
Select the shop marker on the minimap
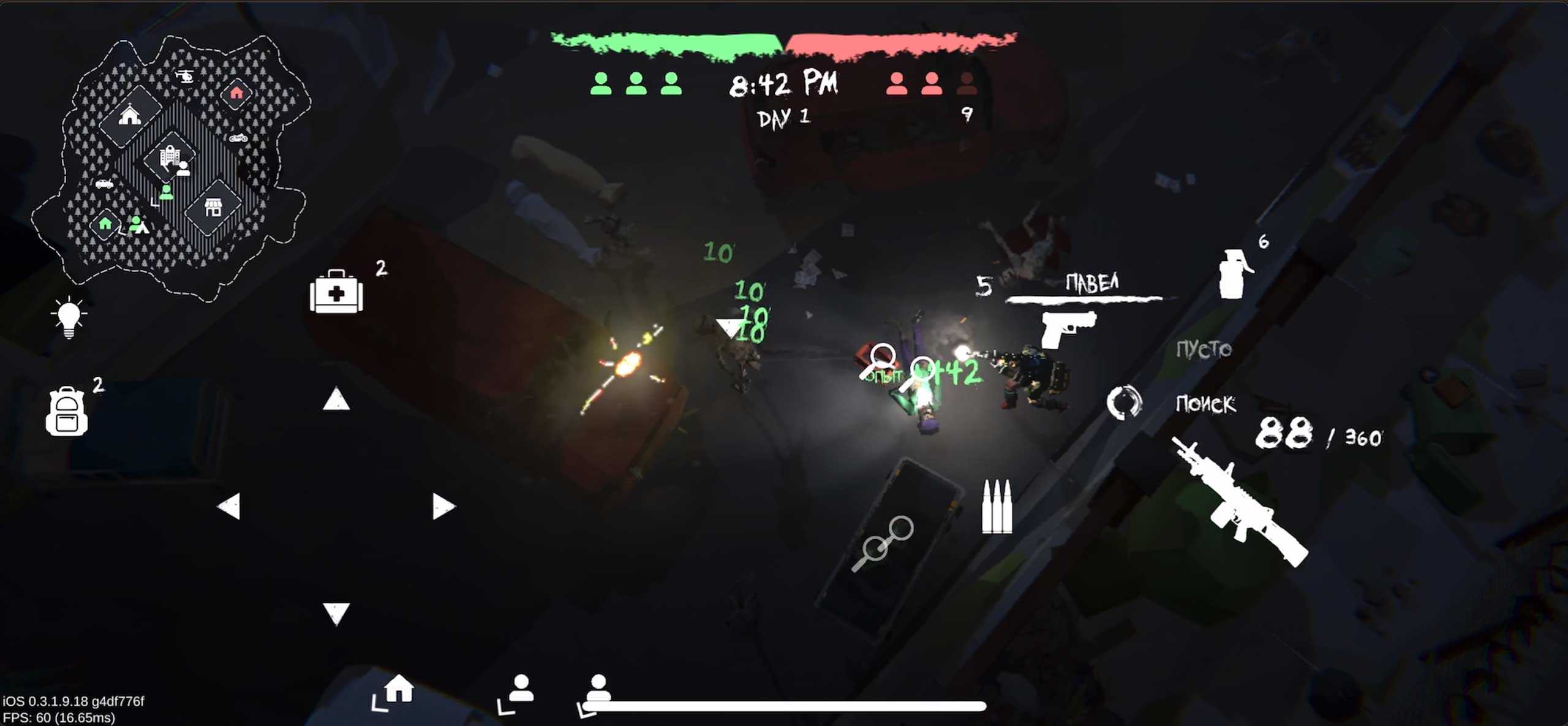coord(213,208)
